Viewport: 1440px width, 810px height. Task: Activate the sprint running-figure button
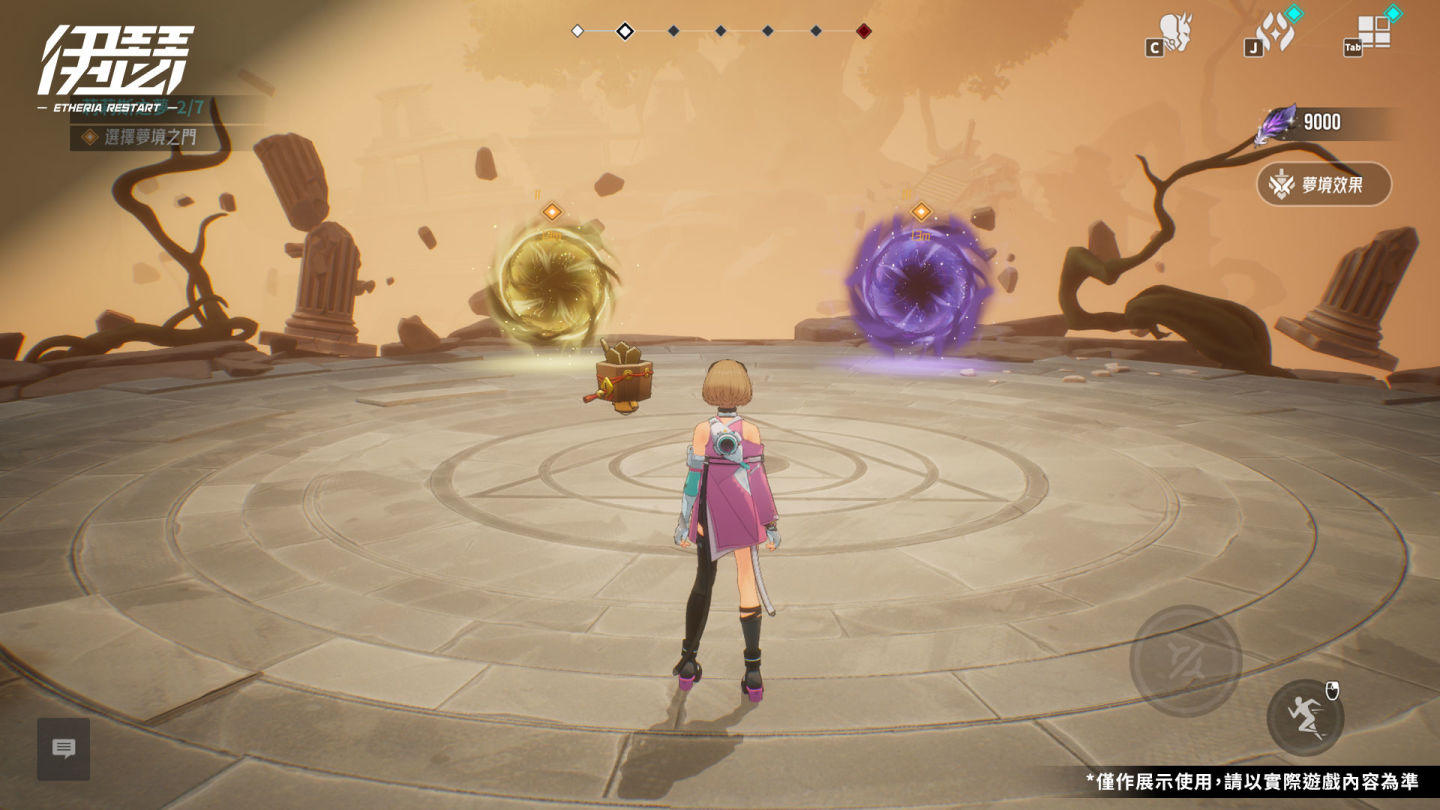pos(1305,717)
